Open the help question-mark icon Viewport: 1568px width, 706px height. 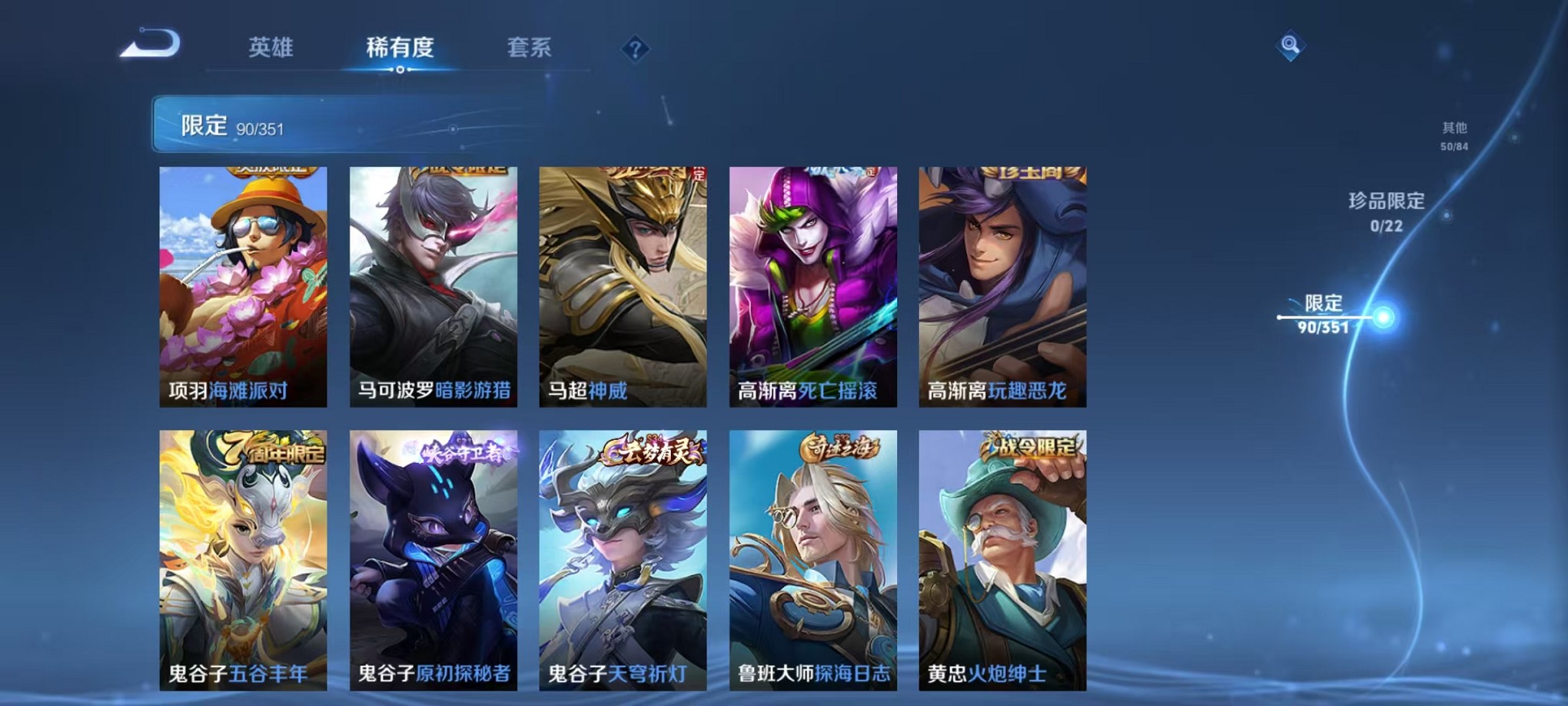pos(634,49)
